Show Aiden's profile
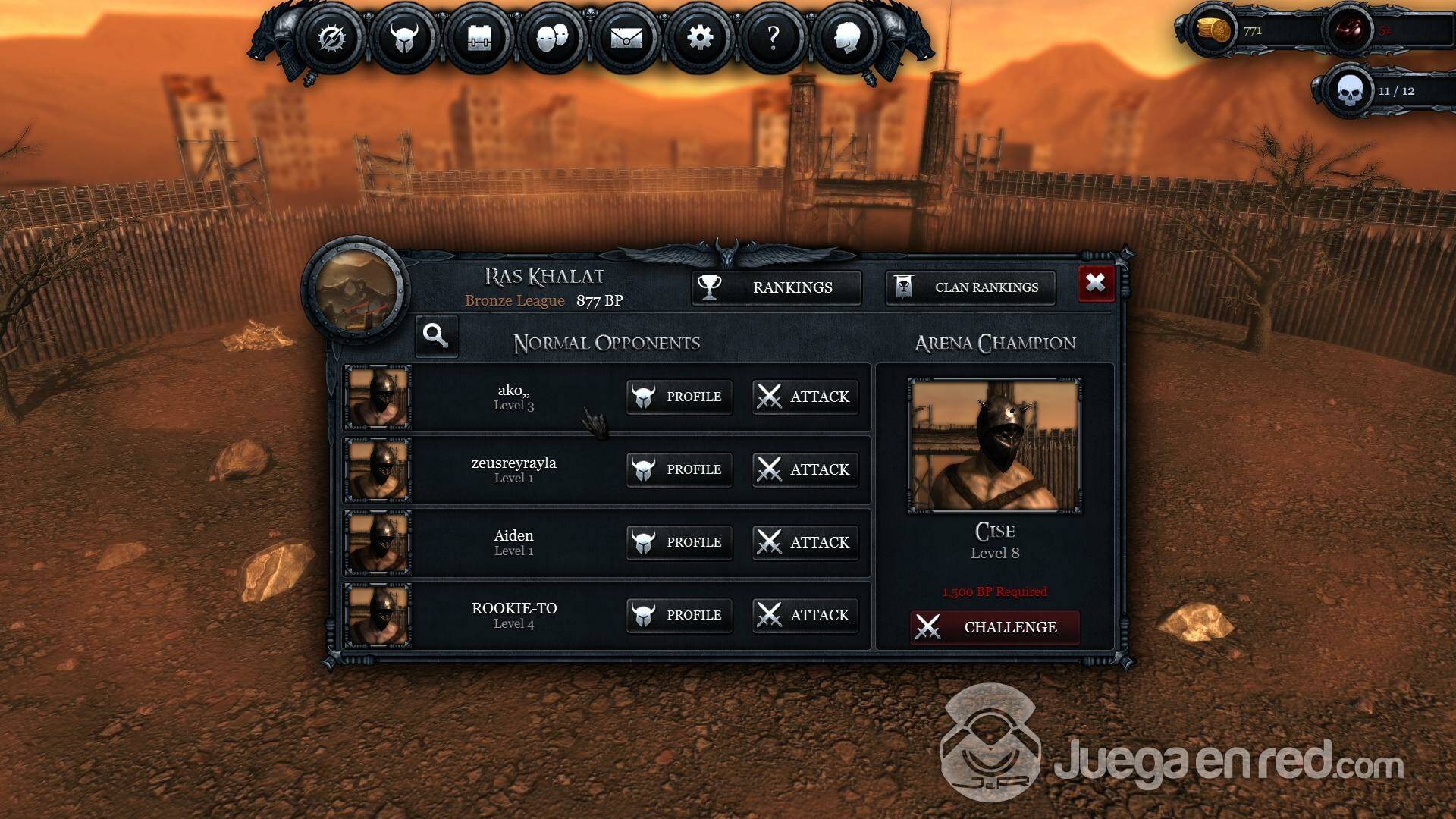Viewport: 1456px width, 819px height. [679, 542]
